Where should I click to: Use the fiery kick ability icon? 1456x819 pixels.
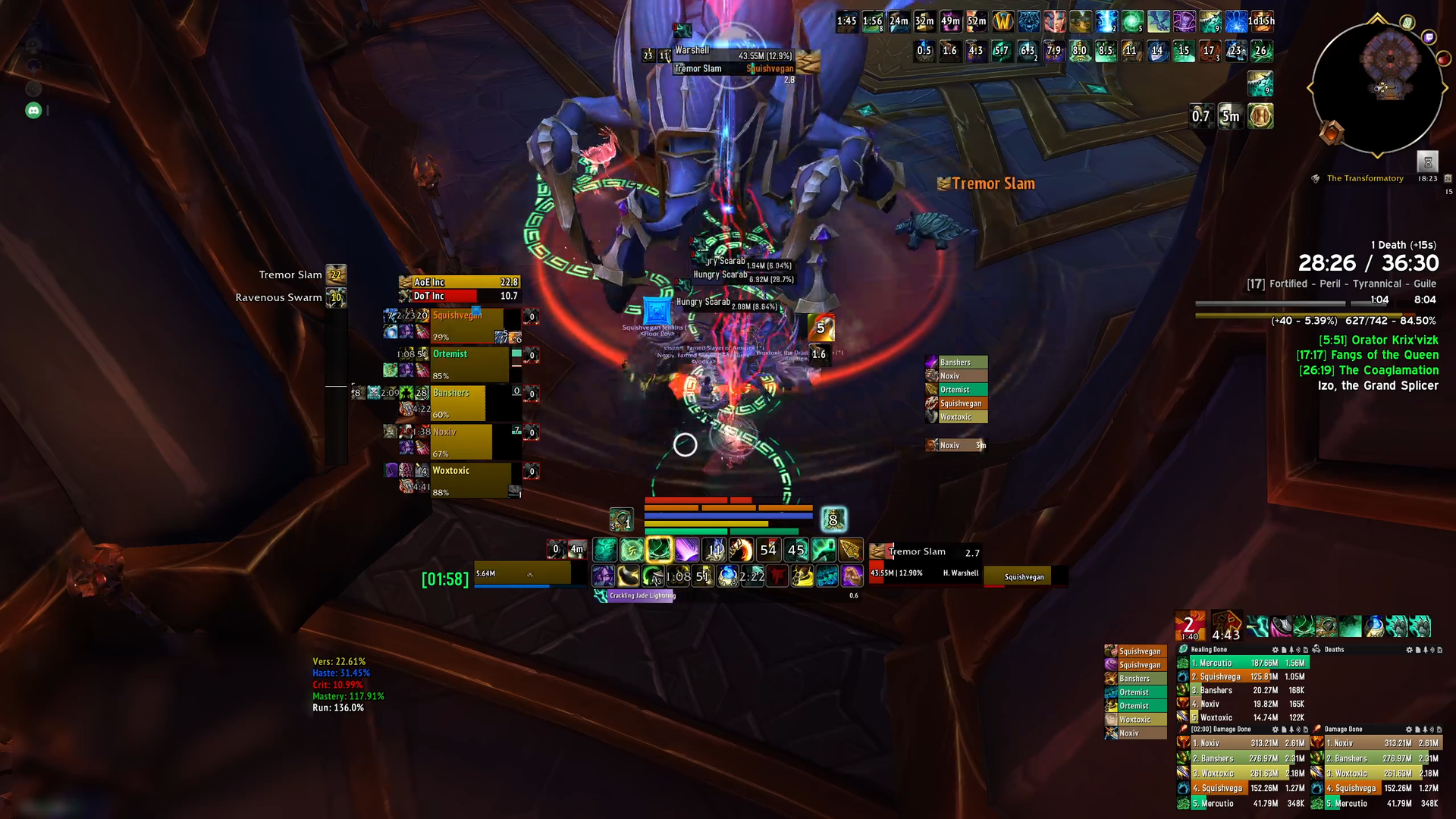coord(741,550)
